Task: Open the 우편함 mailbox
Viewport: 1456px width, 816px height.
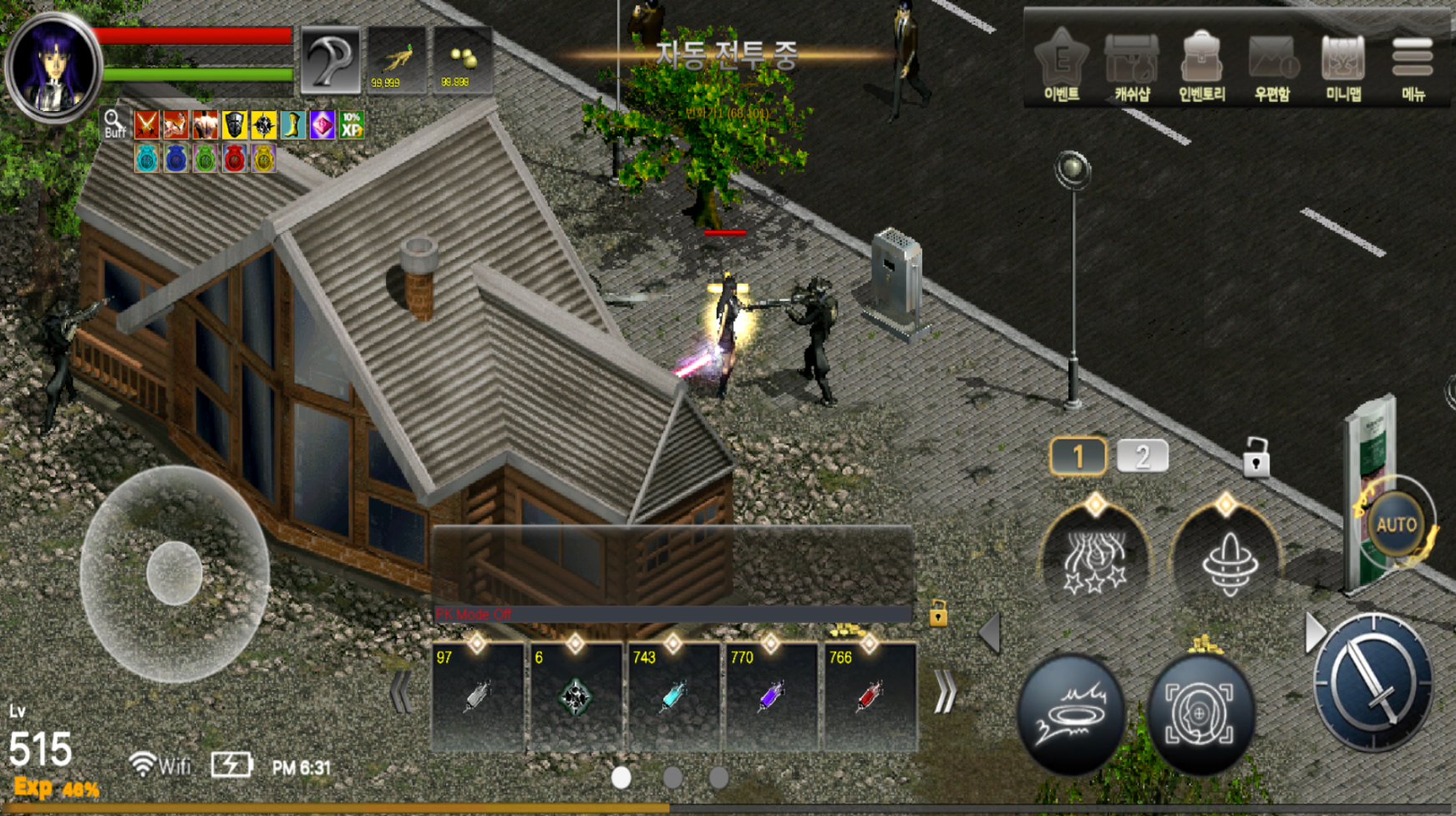Action: click(x=1272, y=65)
